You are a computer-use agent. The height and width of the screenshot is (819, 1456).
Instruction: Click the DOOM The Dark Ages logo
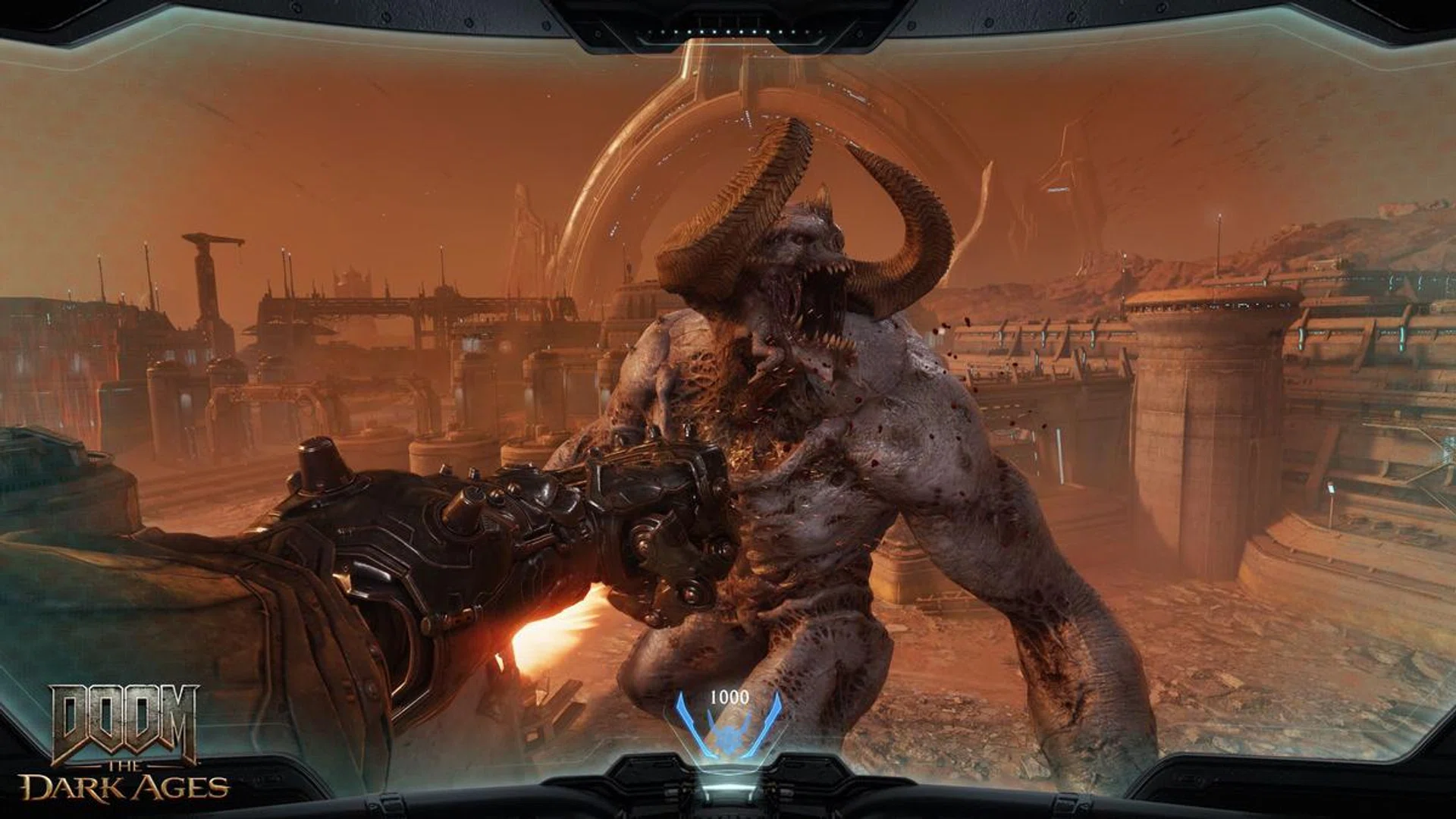pos(129,751)
